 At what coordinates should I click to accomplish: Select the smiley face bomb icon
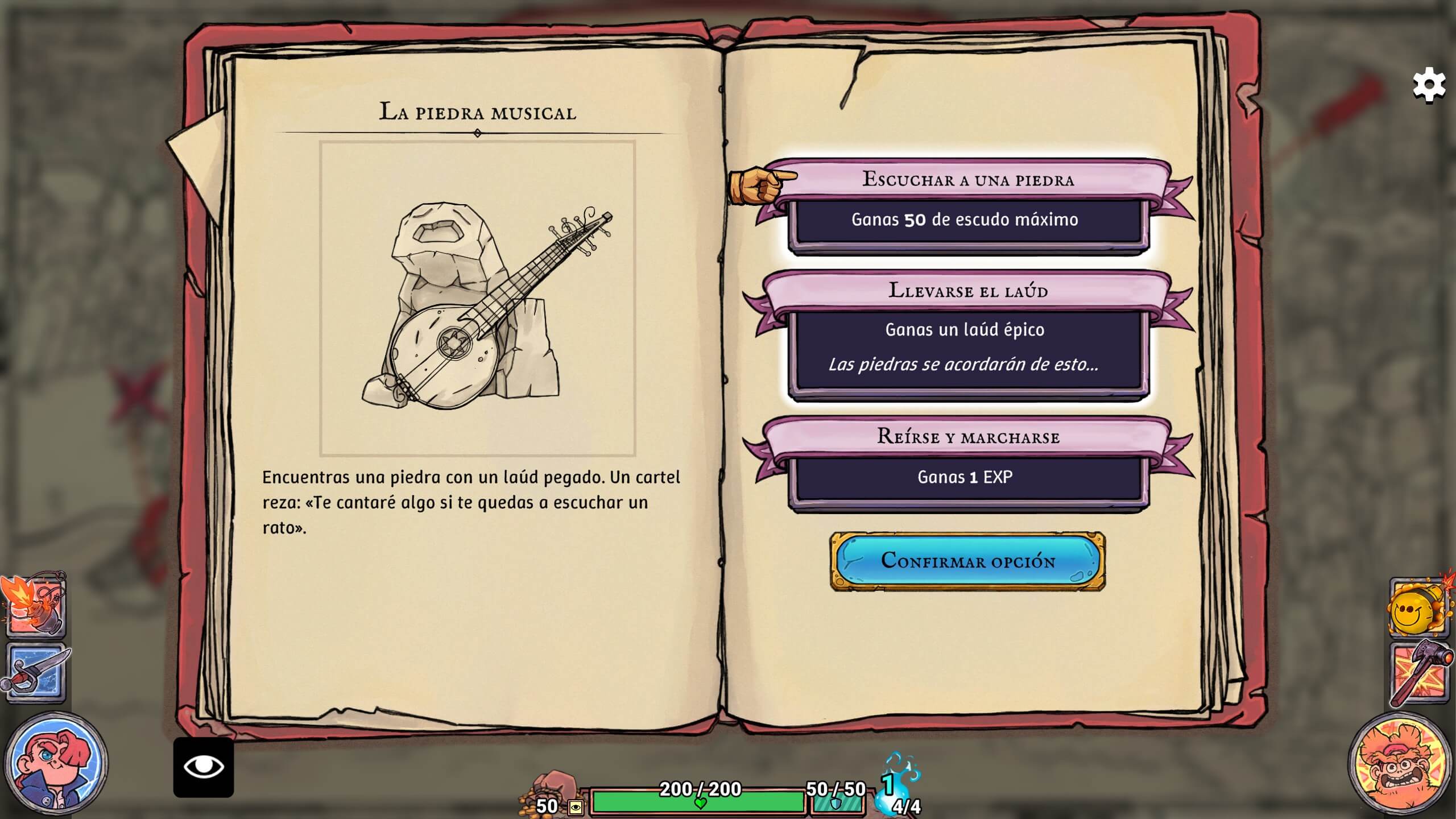(x=1418, y=607)
